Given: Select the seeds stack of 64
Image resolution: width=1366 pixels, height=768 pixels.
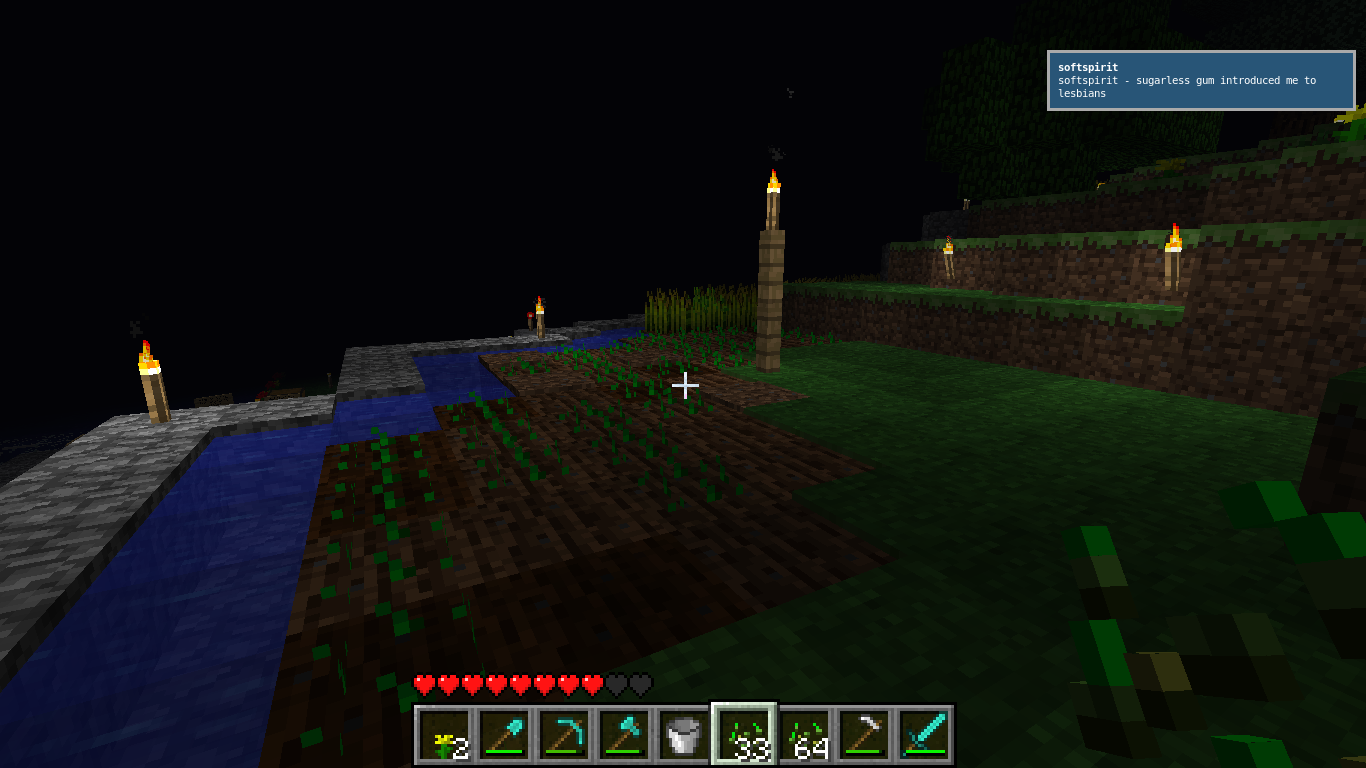Looking at the screenshot, I should [x=804, y=735].
